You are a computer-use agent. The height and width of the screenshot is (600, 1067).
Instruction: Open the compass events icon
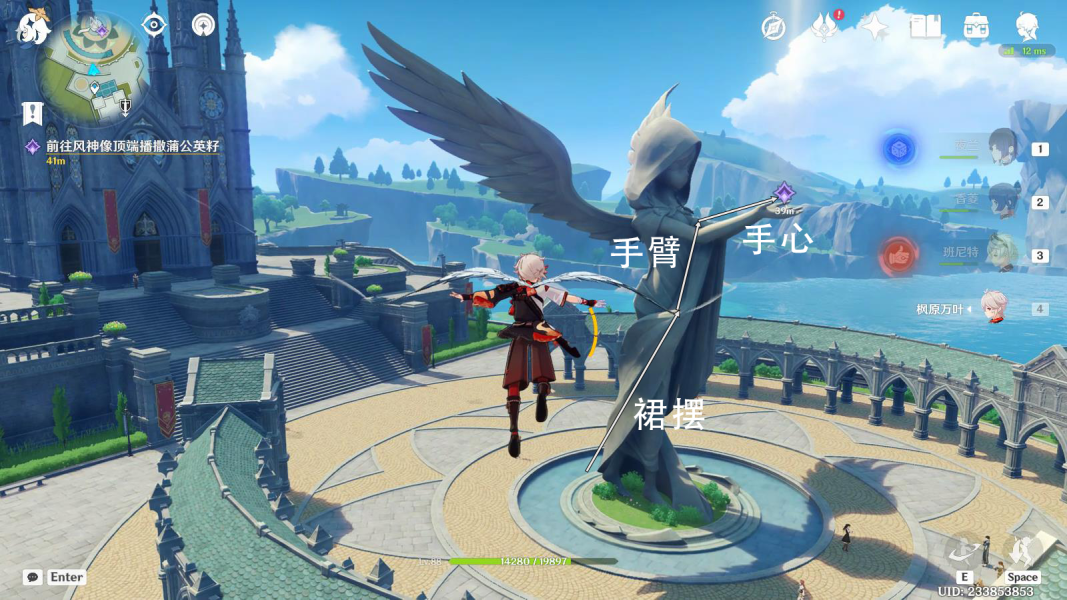(773, 27)
